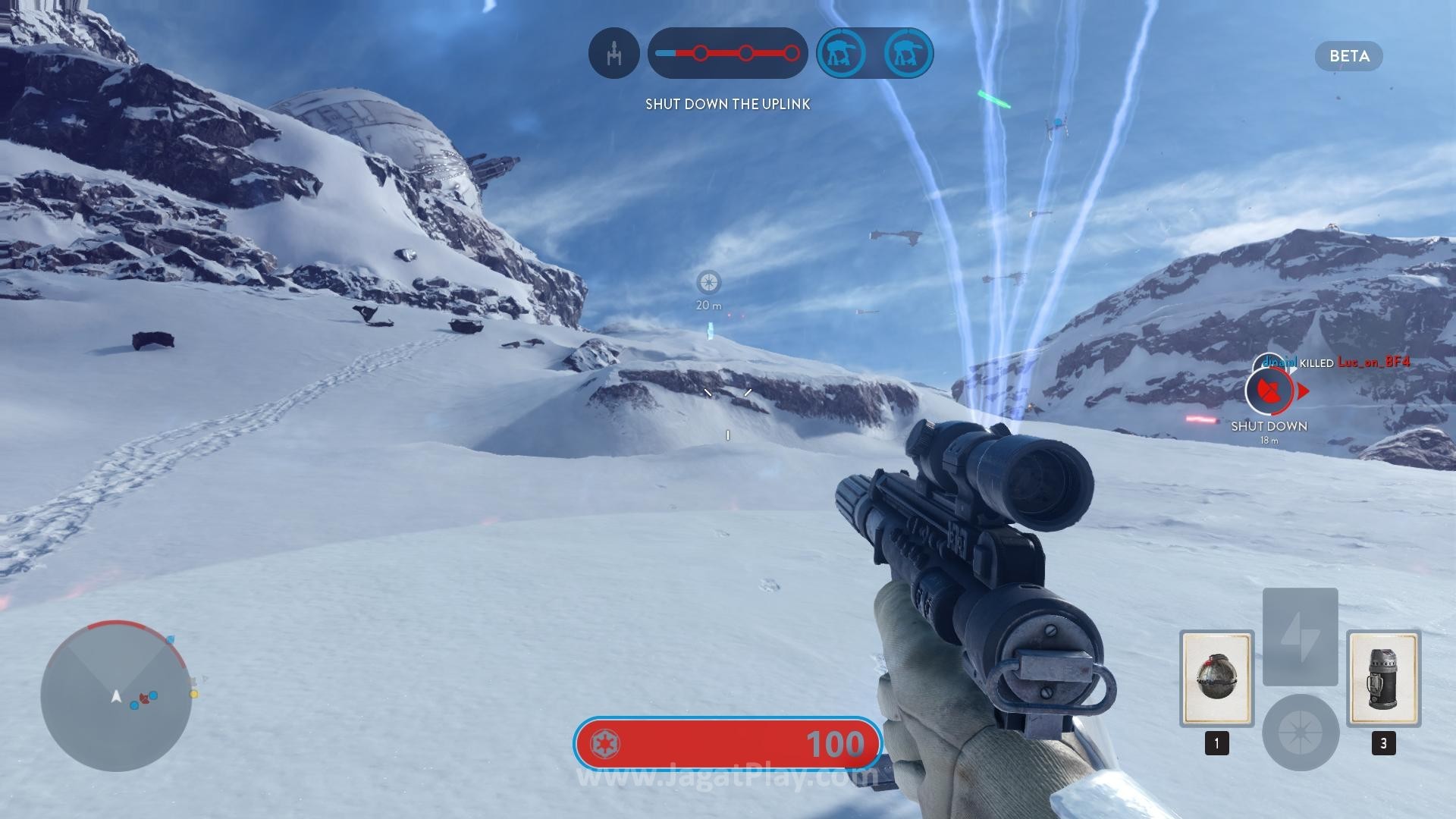The width and height of the screenshot is (1456, 819).
Task: Select the thermal detonator star card
Action: tap(1216, 678)
